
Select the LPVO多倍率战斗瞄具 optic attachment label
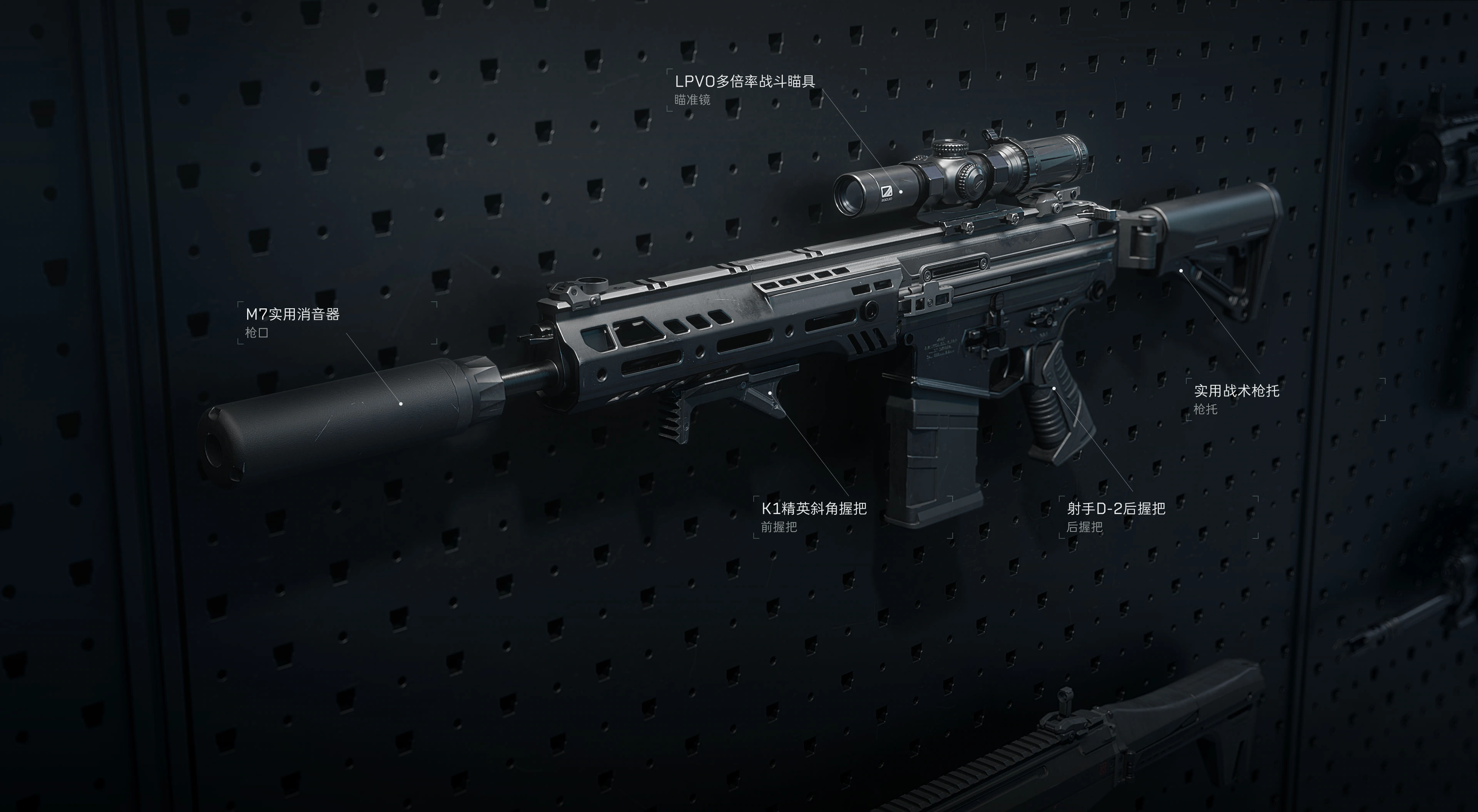(x=745, y=82)
